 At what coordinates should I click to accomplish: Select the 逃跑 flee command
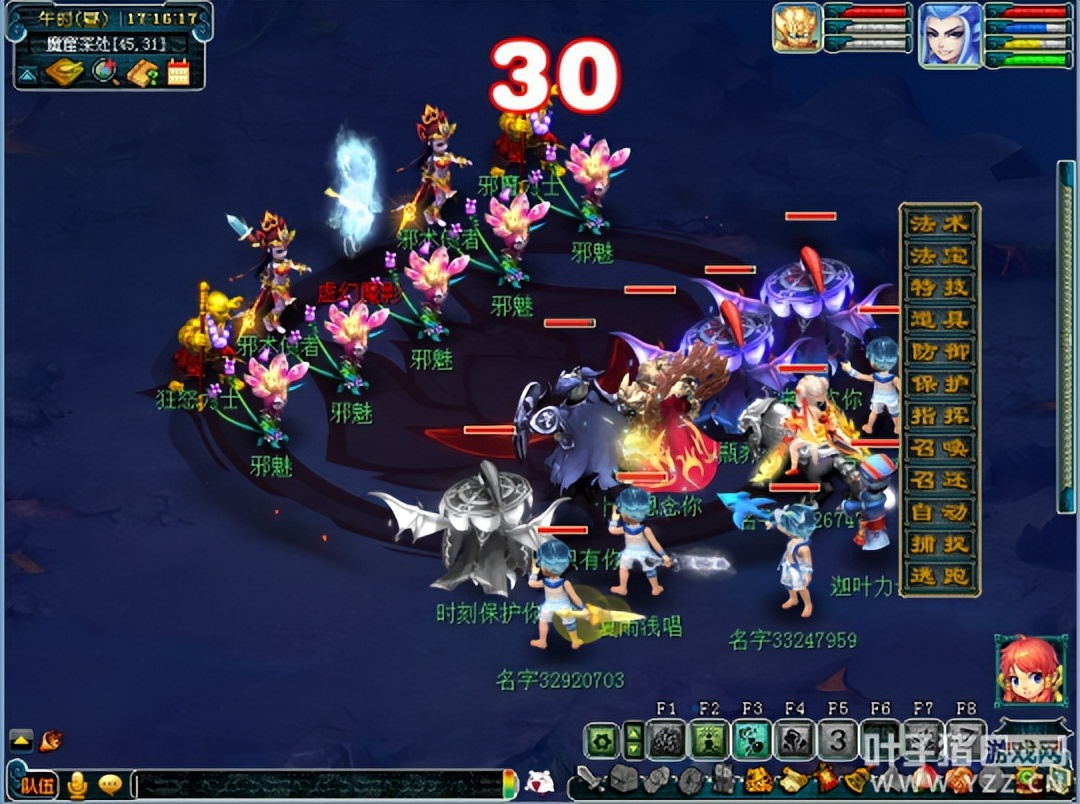(x=939, y=576)
